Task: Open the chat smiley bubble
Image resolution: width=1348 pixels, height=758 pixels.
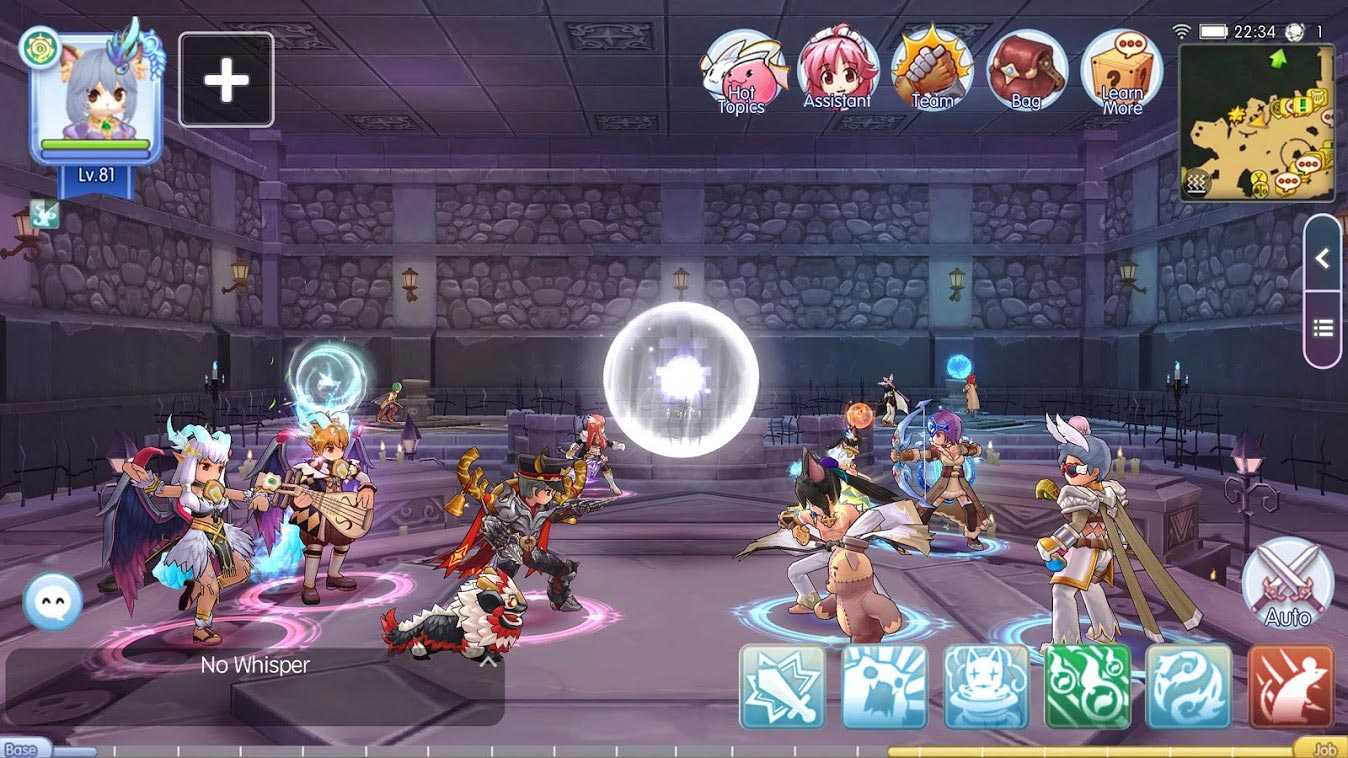Action: 52,601
